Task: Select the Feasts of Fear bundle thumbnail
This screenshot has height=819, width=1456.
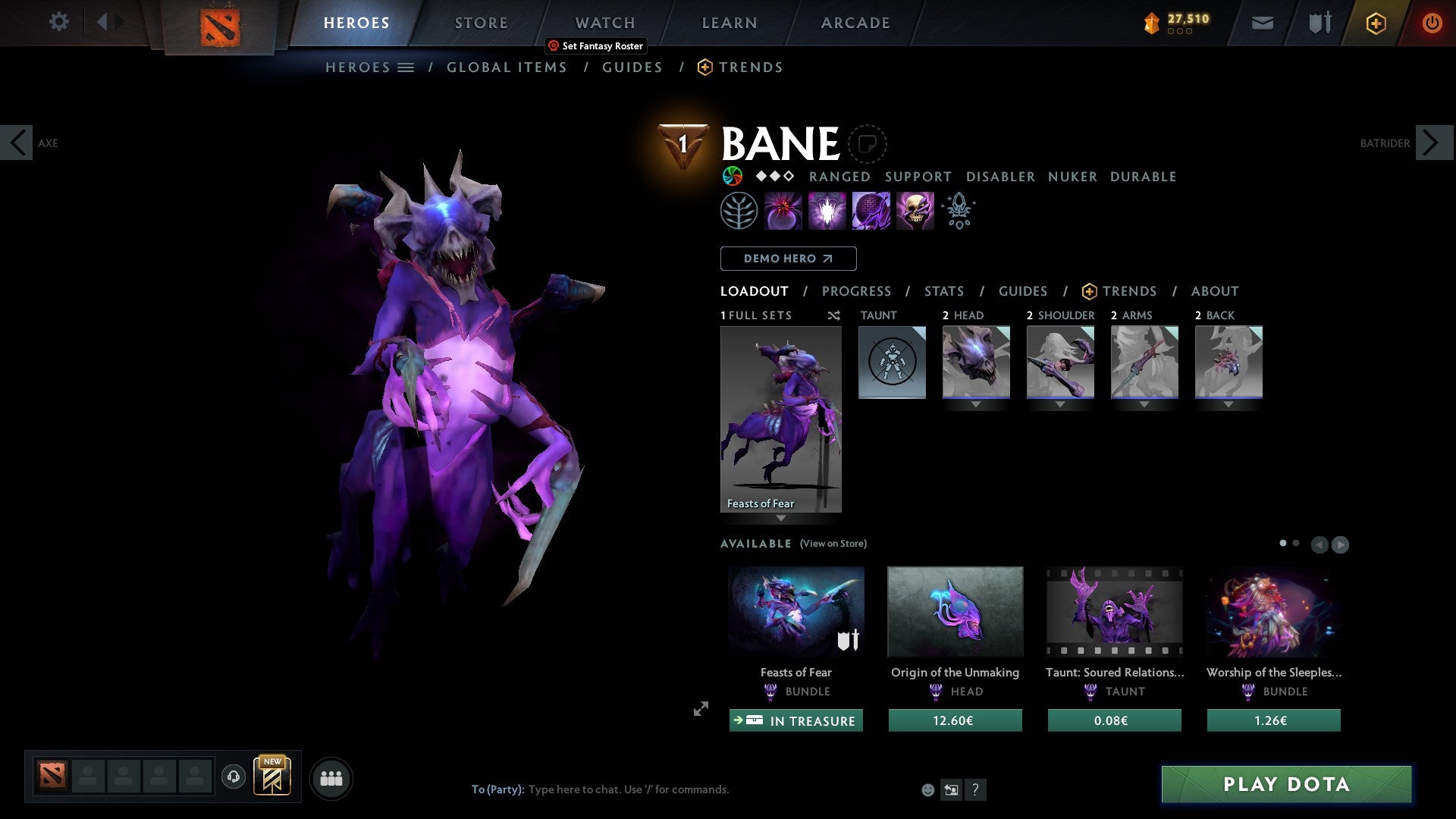Action: (795, 611)
